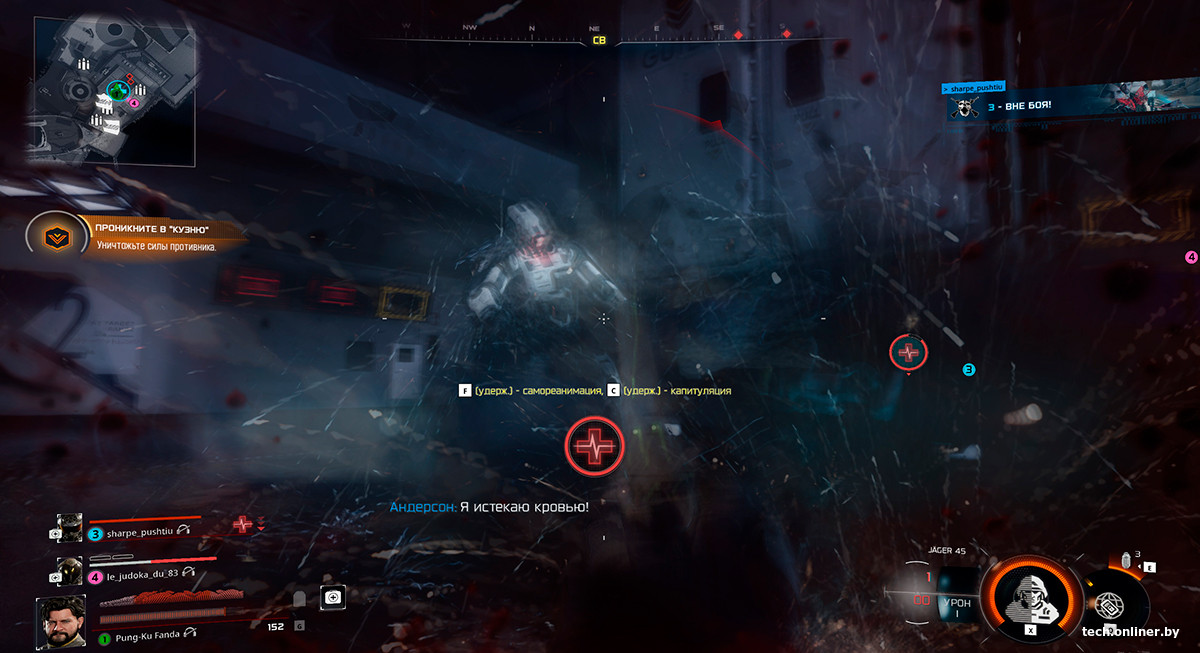Activate the soldier disguise ability icon
The height and width of the screenshot is (653, 1200).
pos(1030,598)
